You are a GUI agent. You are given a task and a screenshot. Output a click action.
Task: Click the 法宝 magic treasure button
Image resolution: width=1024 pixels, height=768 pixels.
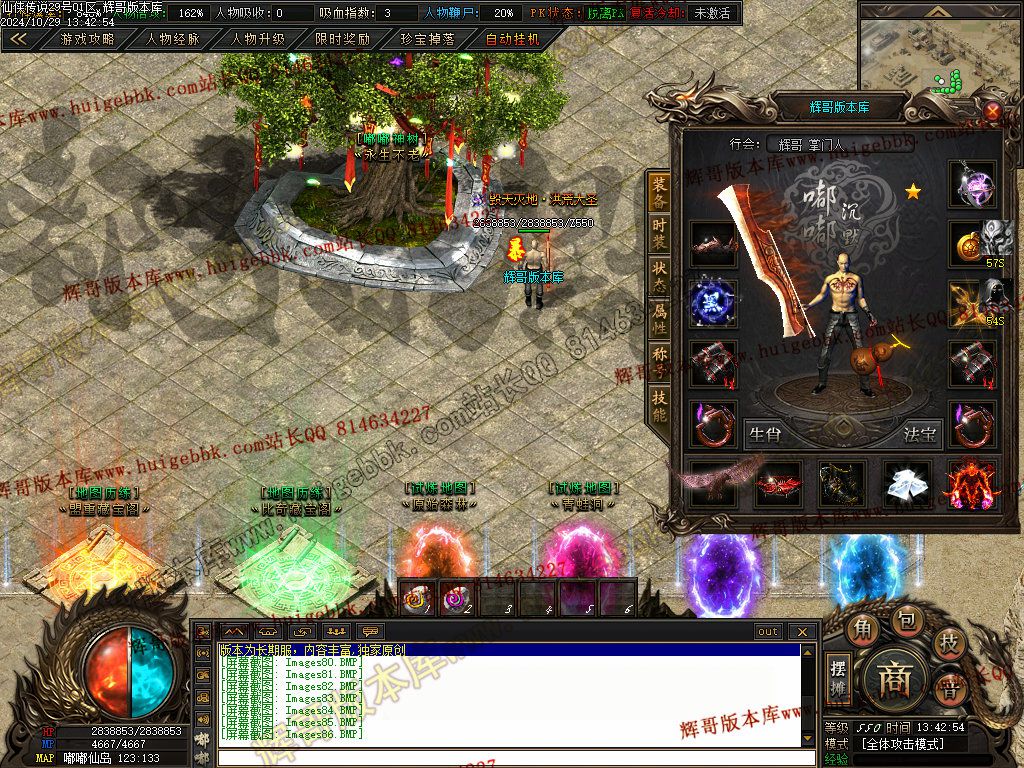point(920,435)
